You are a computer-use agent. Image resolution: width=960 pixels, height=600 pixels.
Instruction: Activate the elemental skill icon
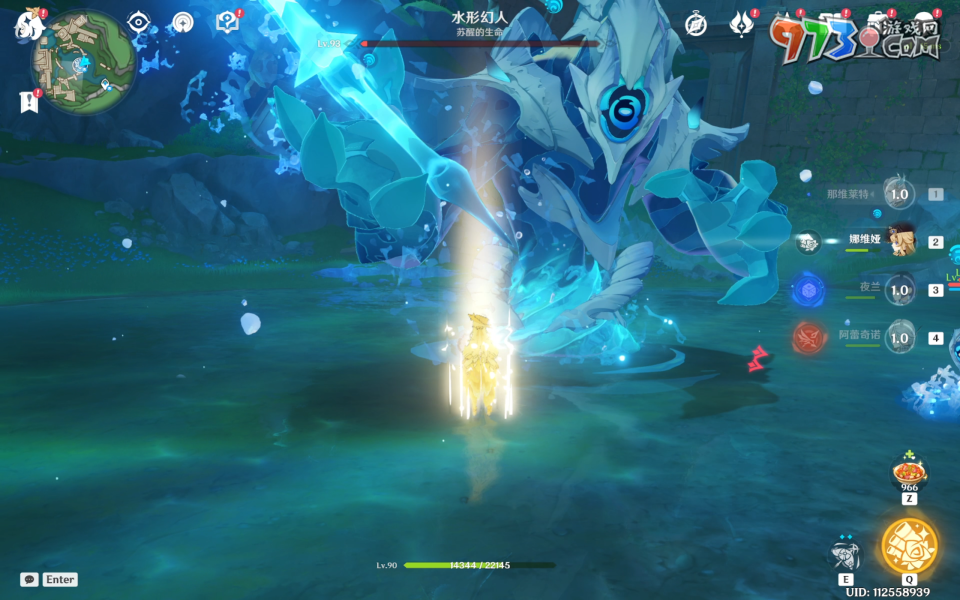(846, 555)
